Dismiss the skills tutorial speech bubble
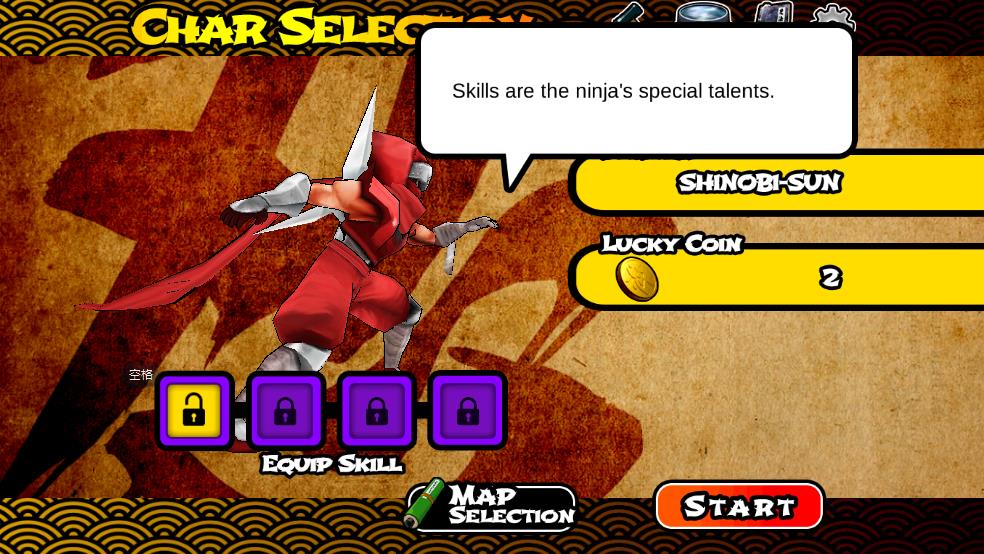This screenshot has height=554, width=984. (636, 92)
